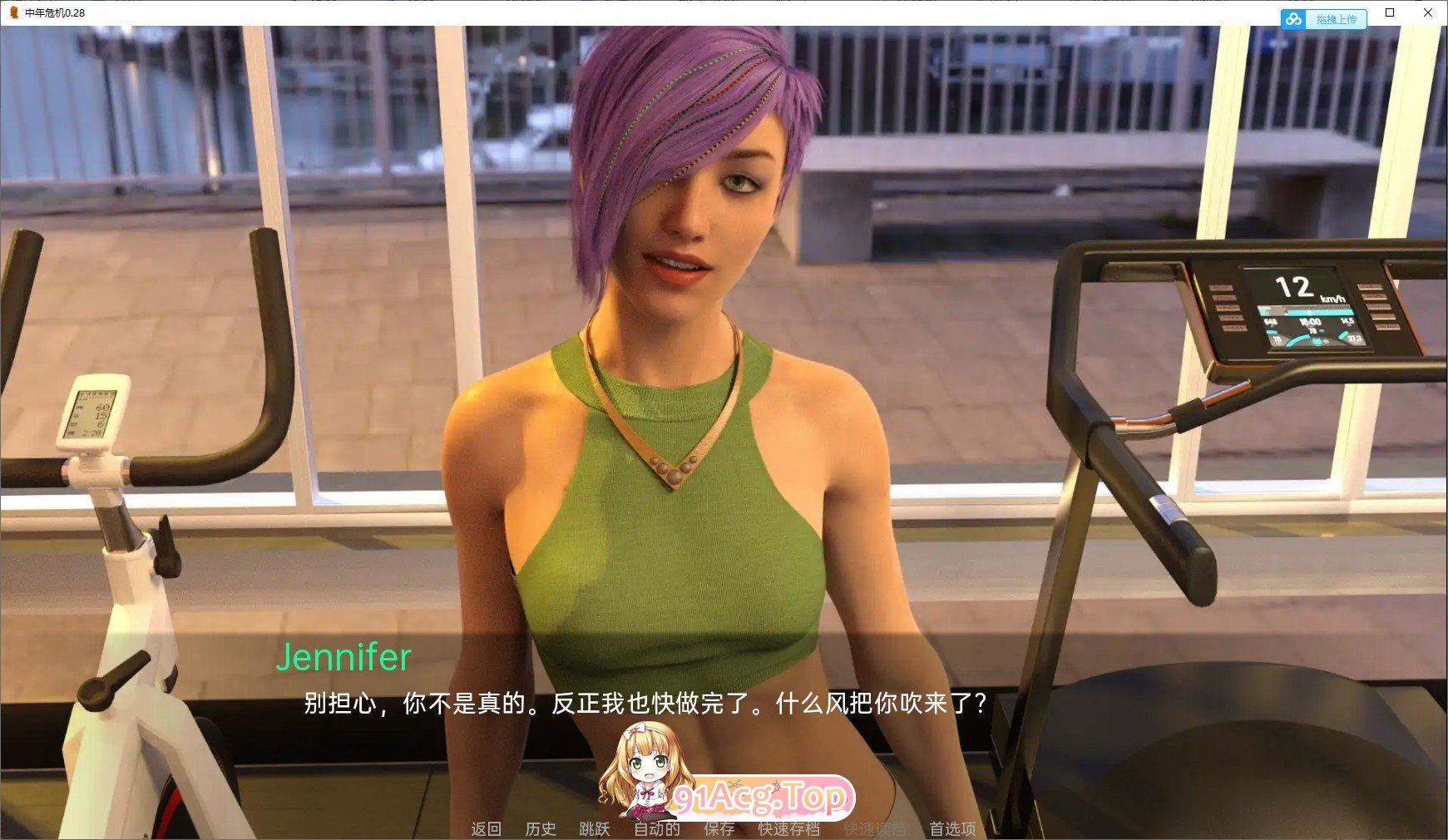Click the close window button

(1427, 12)
